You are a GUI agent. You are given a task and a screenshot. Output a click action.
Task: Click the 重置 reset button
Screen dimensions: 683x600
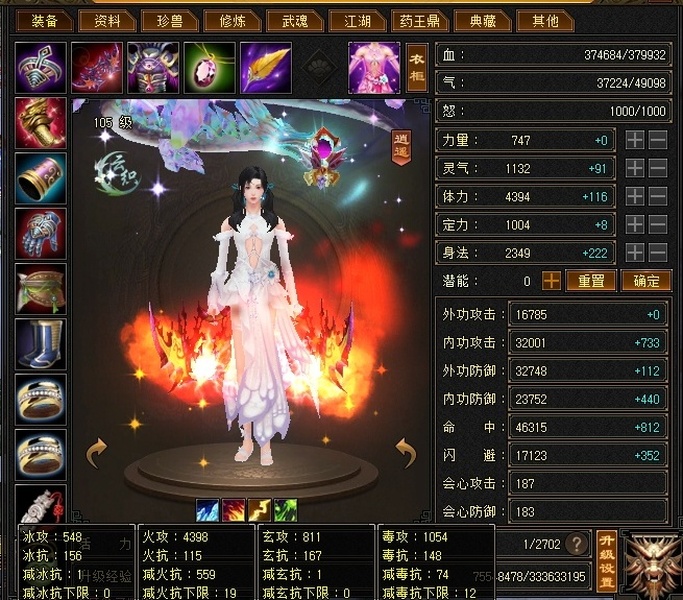tap(590, 281)
